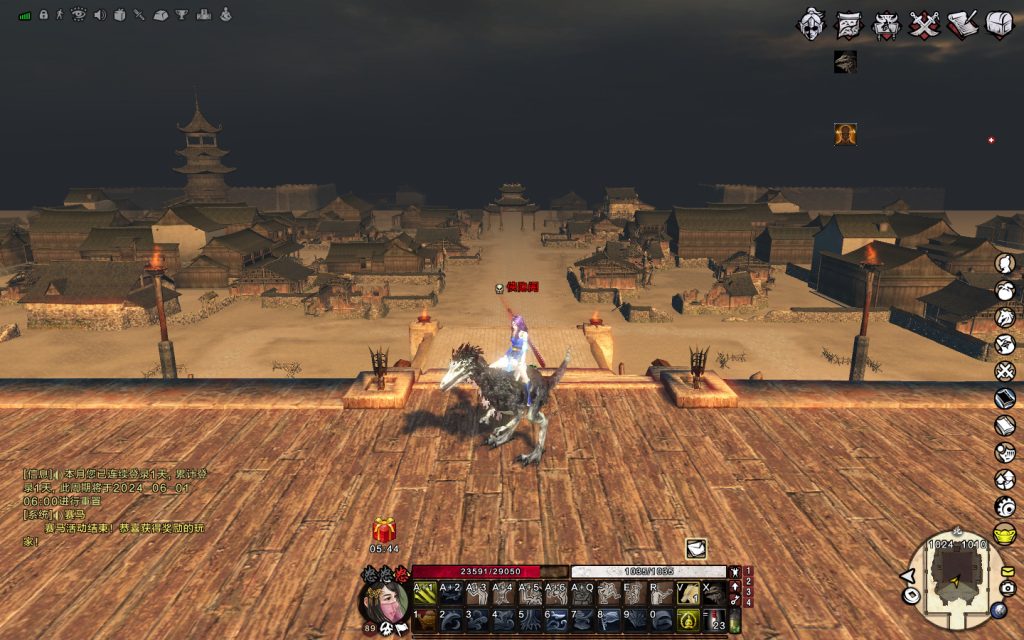The width and height of the screenshot is (1024, 640).
Task: Activate the skill in hotbar slot 1
Action: coord(425,619)
